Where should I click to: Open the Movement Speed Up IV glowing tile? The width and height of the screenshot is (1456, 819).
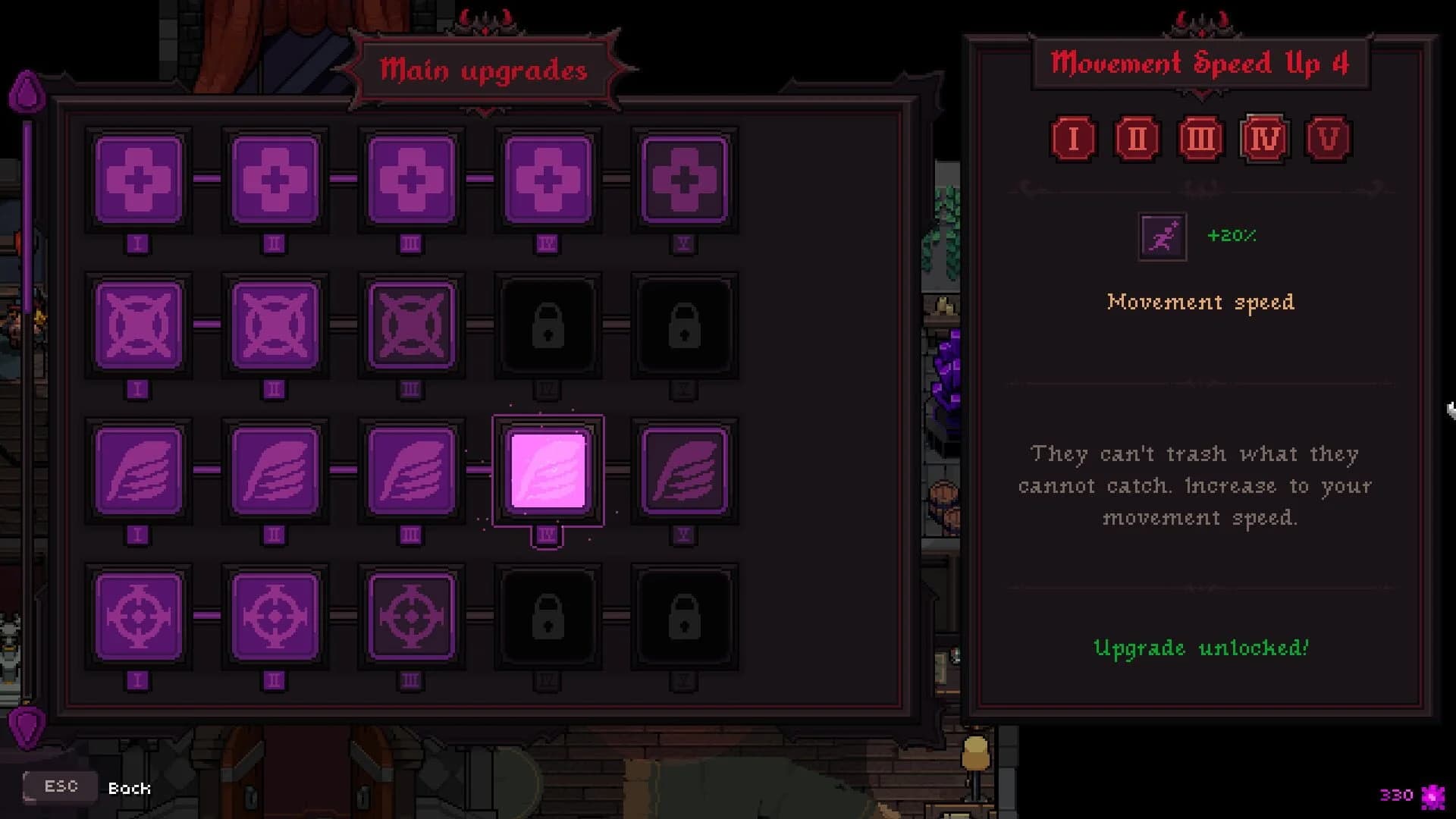pos(548,472)
